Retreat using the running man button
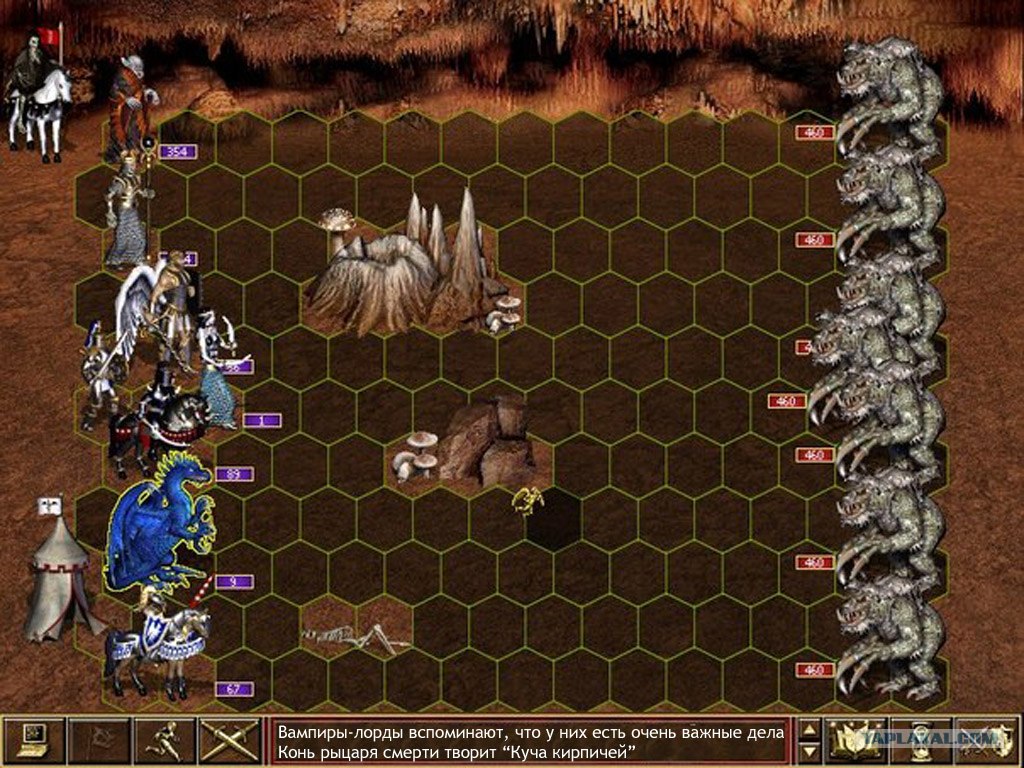 pyautogui.click(x=164, y=741)
